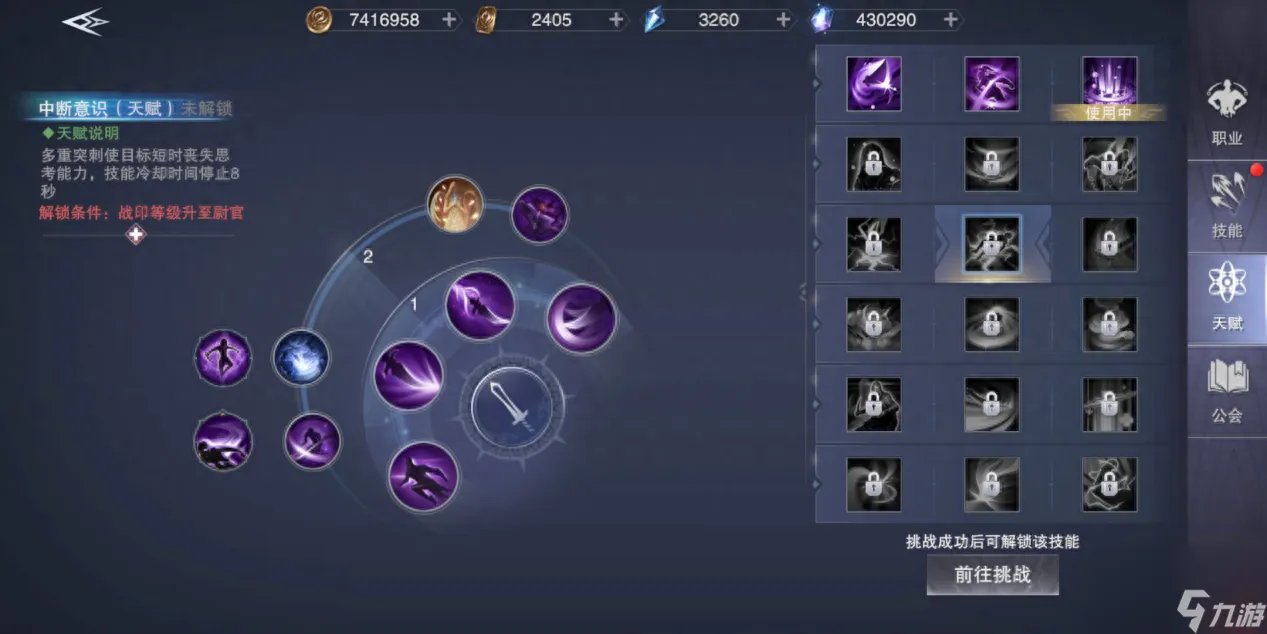Pick the golden skill icon on the wheel
This screenshot has width=1267, height=634.
(456, 204)
